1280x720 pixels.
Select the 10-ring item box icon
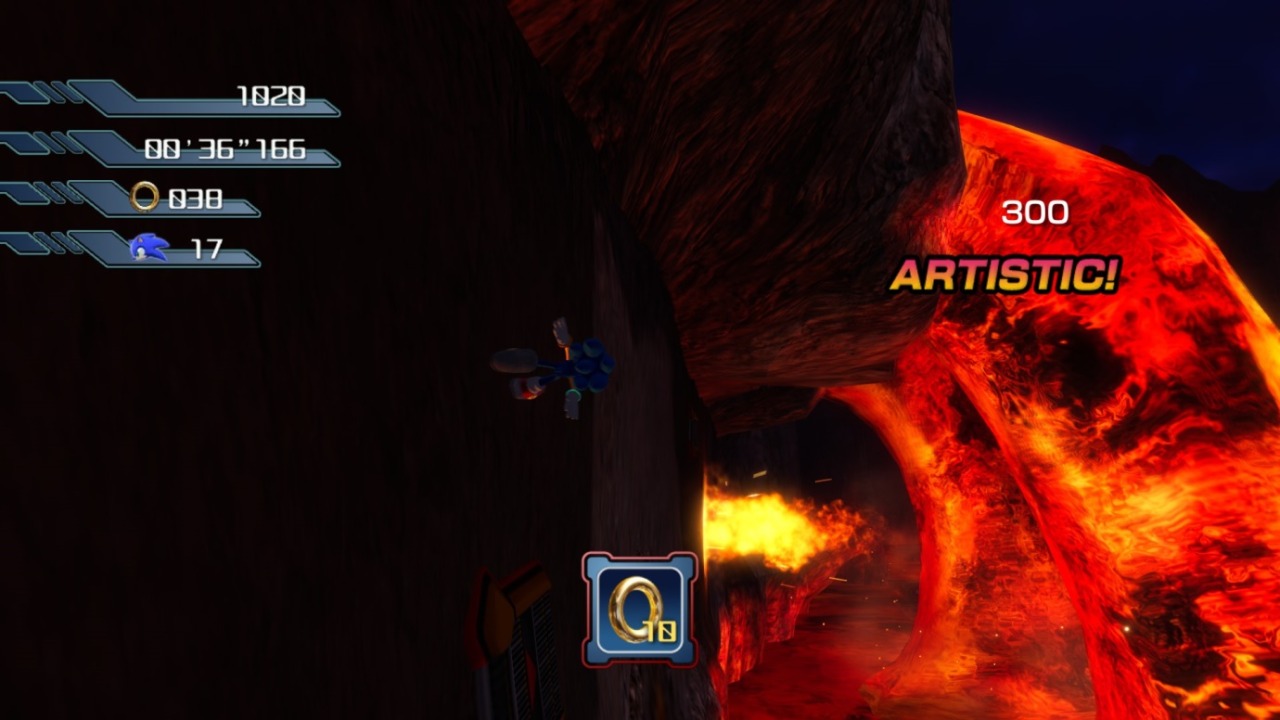click(x=640, y=609)
